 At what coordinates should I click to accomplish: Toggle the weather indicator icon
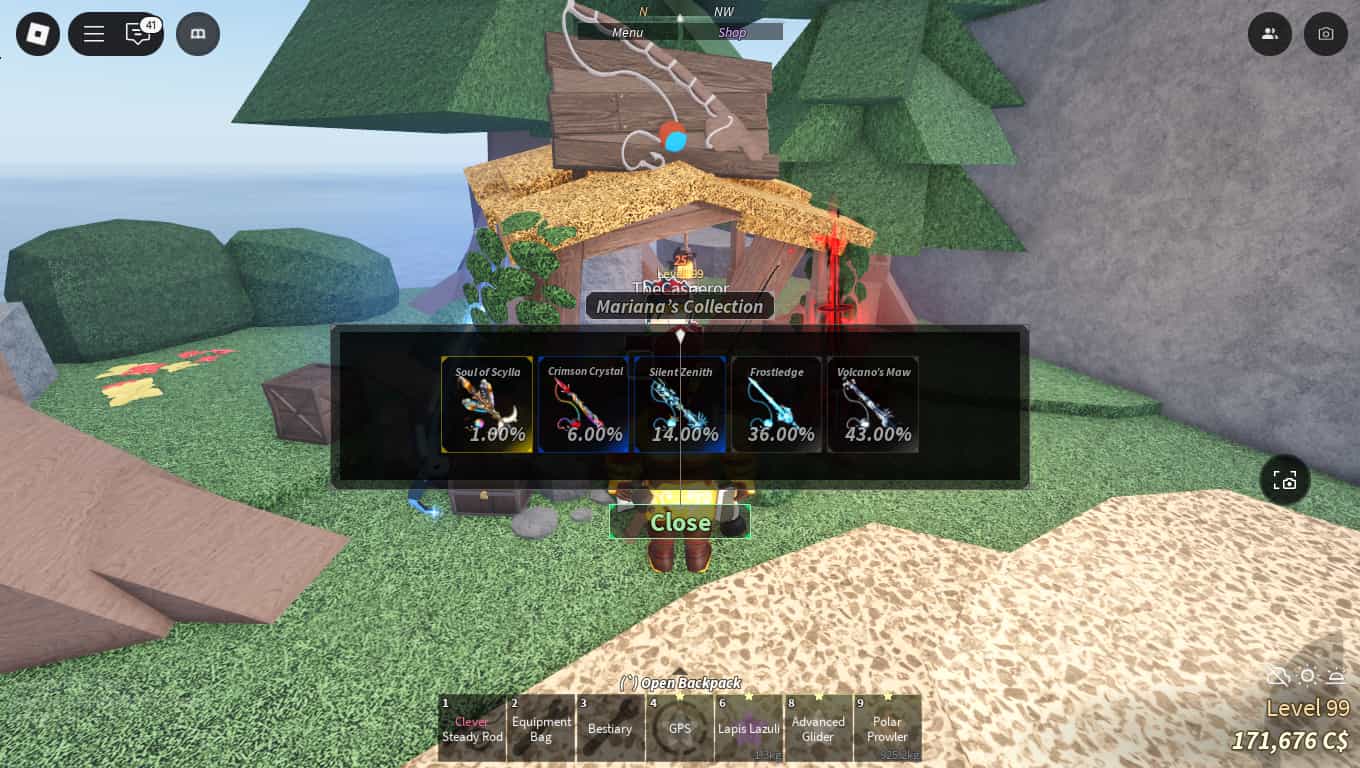(x=1278, y=676)
